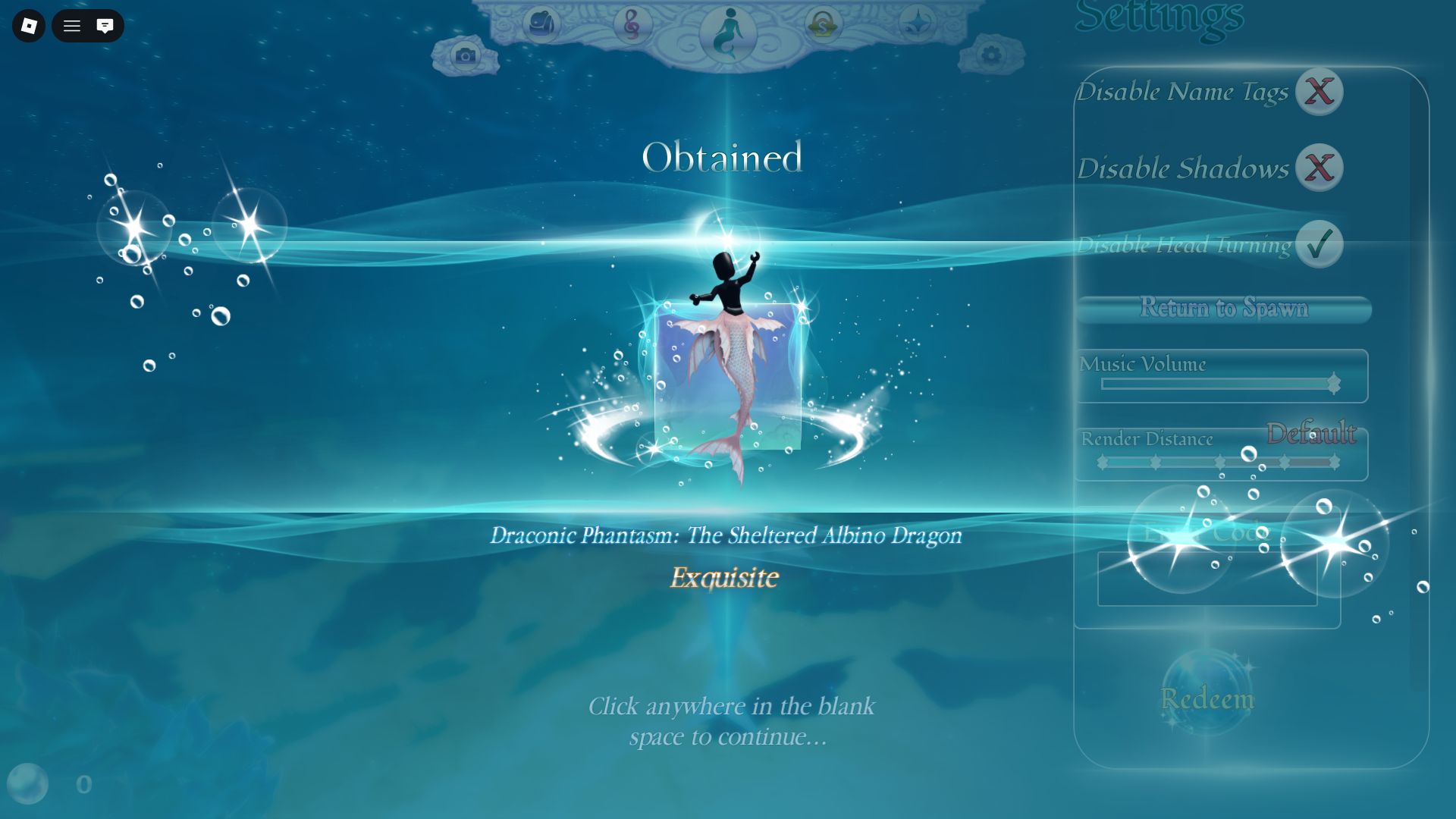This screenshot has width=1456, height=819.
Task: Open the camera screenshot tool
Action: coord(465,54)
